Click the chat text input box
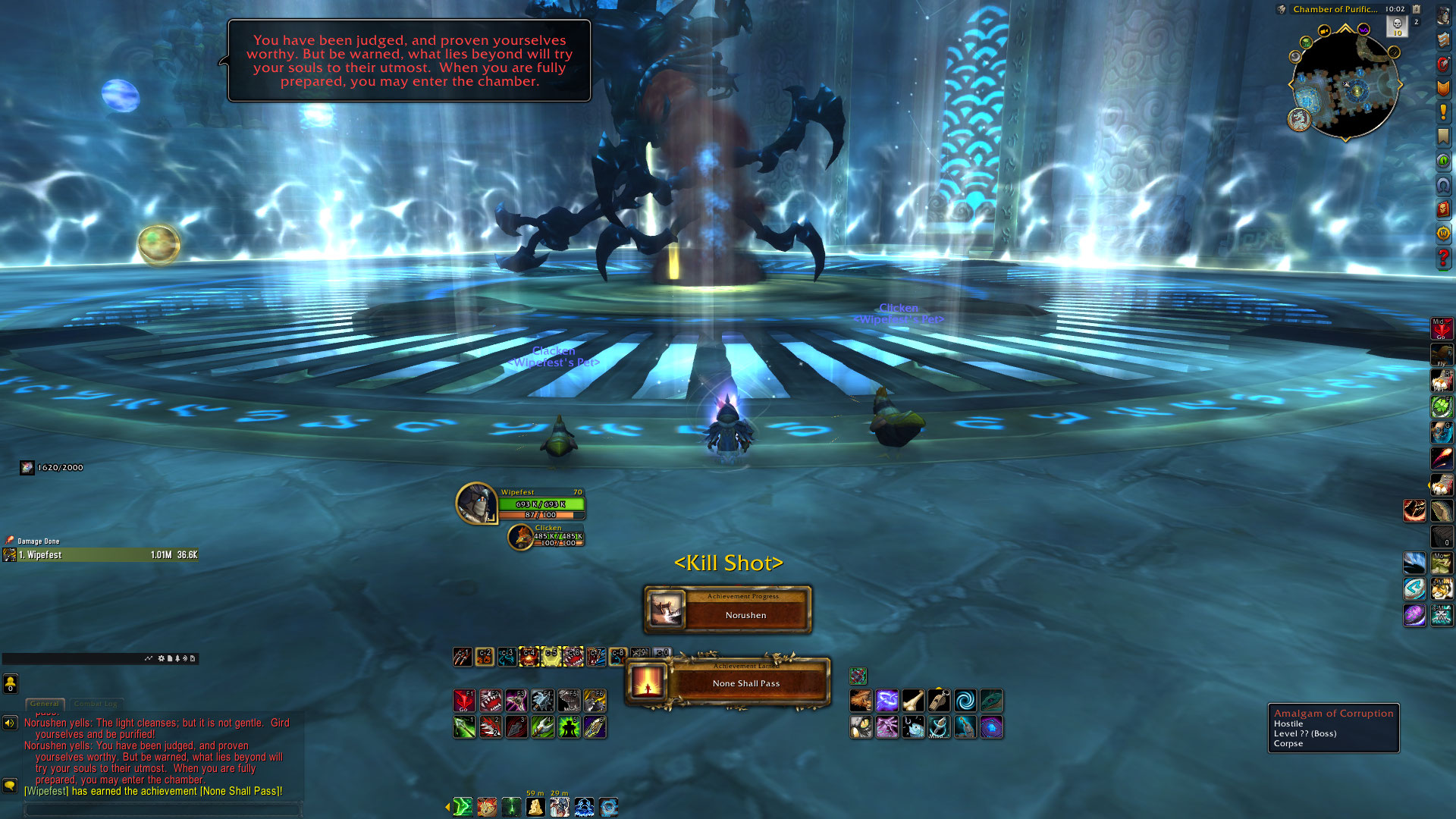1456x819 pixels. 162,809
